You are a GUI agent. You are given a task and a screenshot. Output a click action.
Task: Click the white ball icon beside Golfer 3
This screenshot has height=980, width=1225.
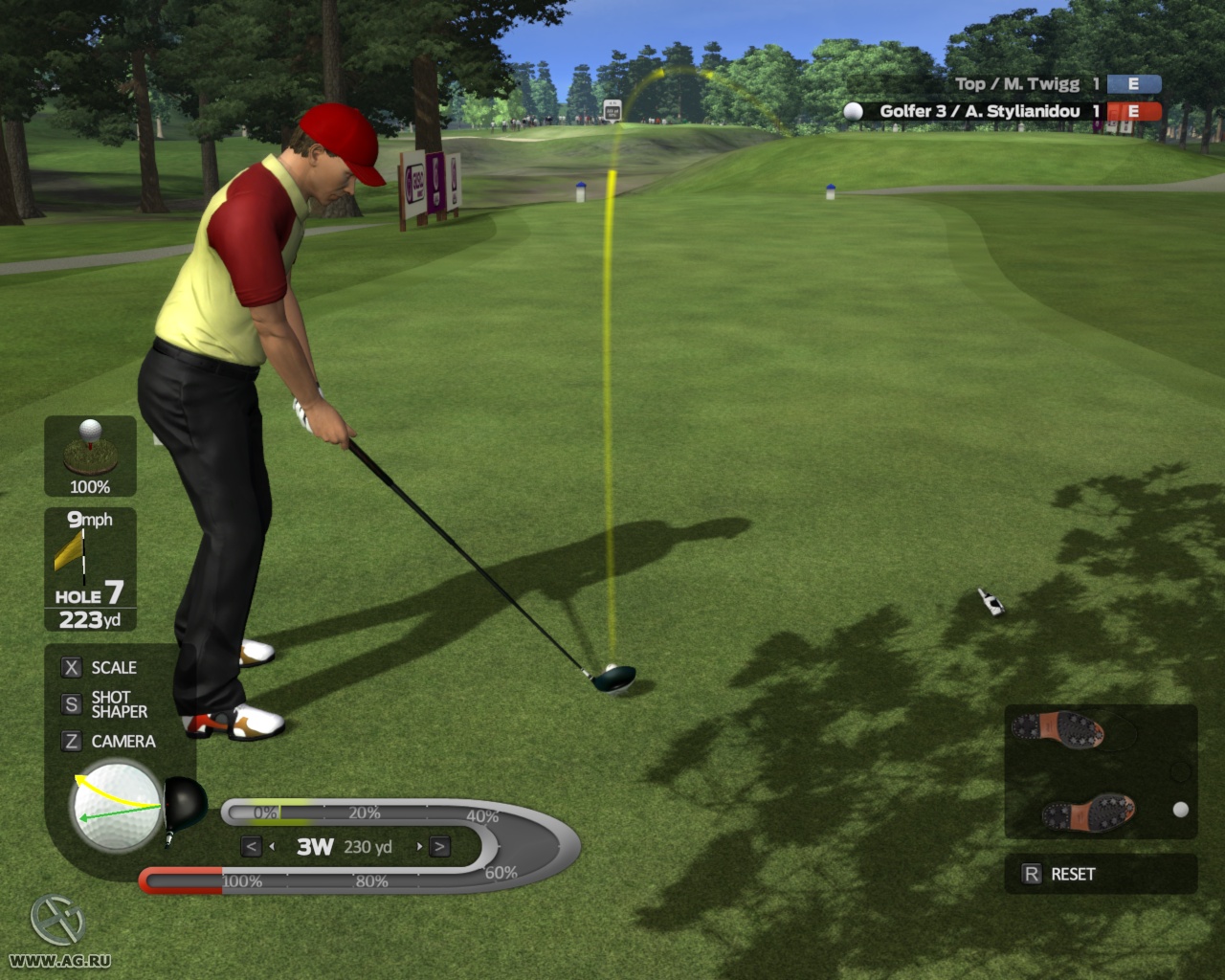852,111
